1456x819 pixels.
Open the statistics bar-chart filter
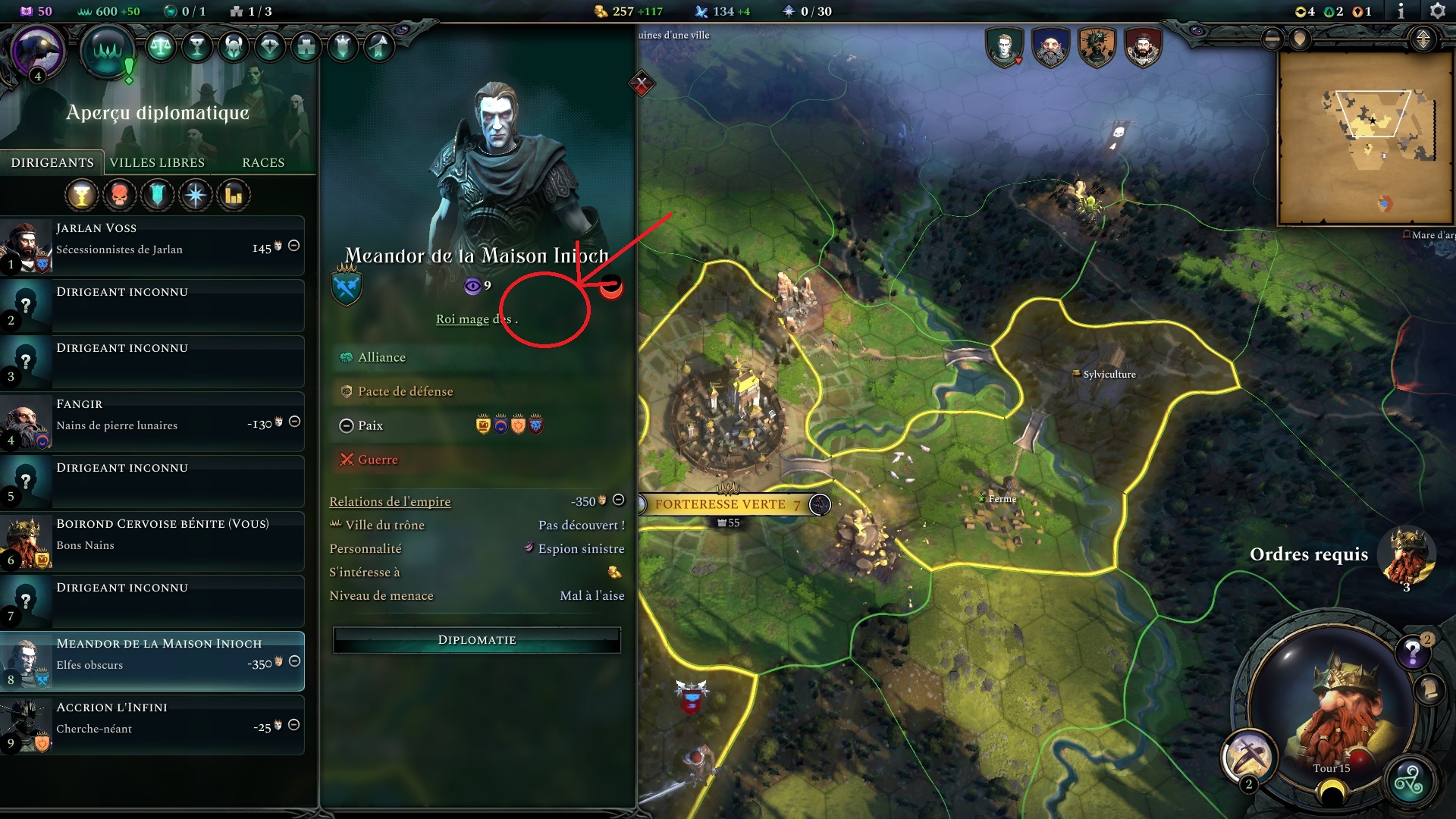click(233, 195)
